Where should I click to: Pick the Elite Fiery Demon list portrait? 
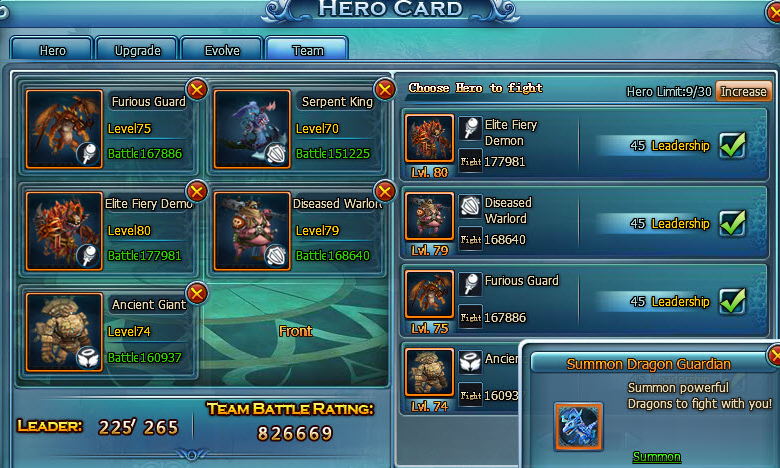pos(430,138)
